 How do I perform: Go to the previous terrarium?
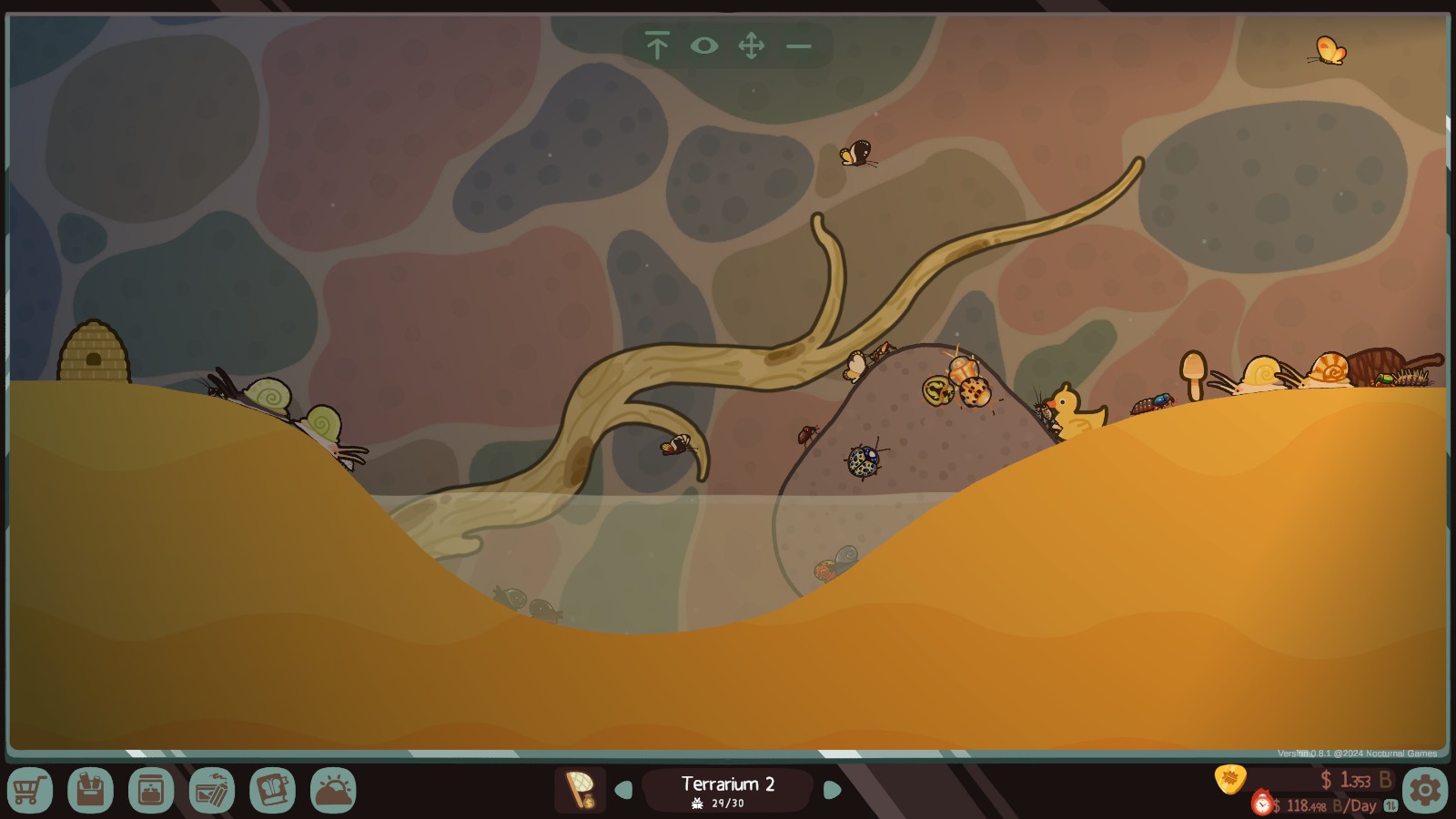(x=624, y=790)
